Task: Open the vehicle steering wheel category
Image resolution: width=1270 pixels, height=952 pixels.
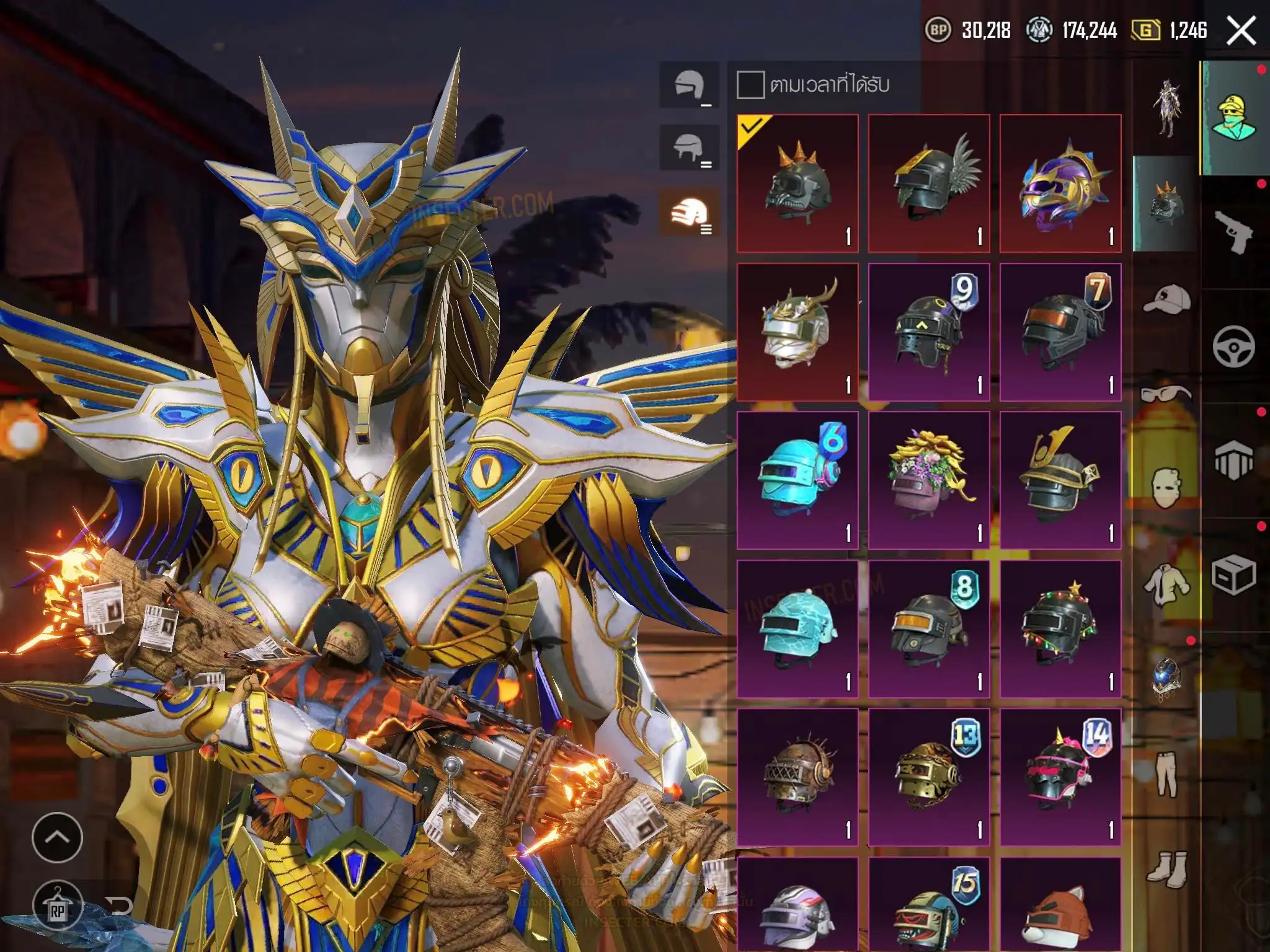Action: [x=1233, y=346]
